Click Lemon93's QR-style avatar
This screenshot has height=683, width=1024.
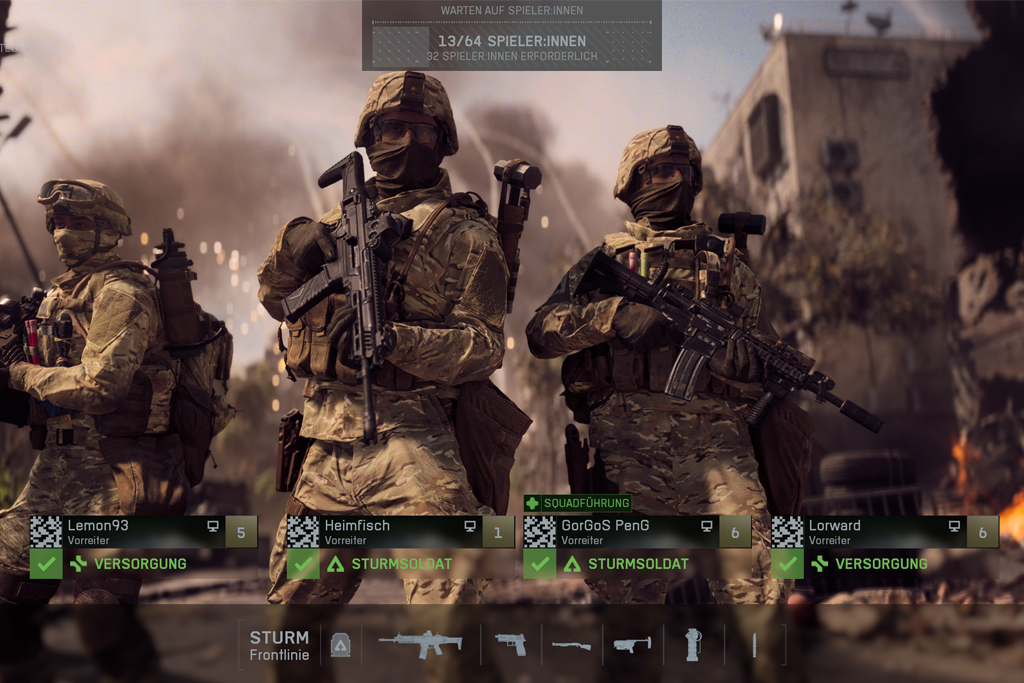(46, 531)
